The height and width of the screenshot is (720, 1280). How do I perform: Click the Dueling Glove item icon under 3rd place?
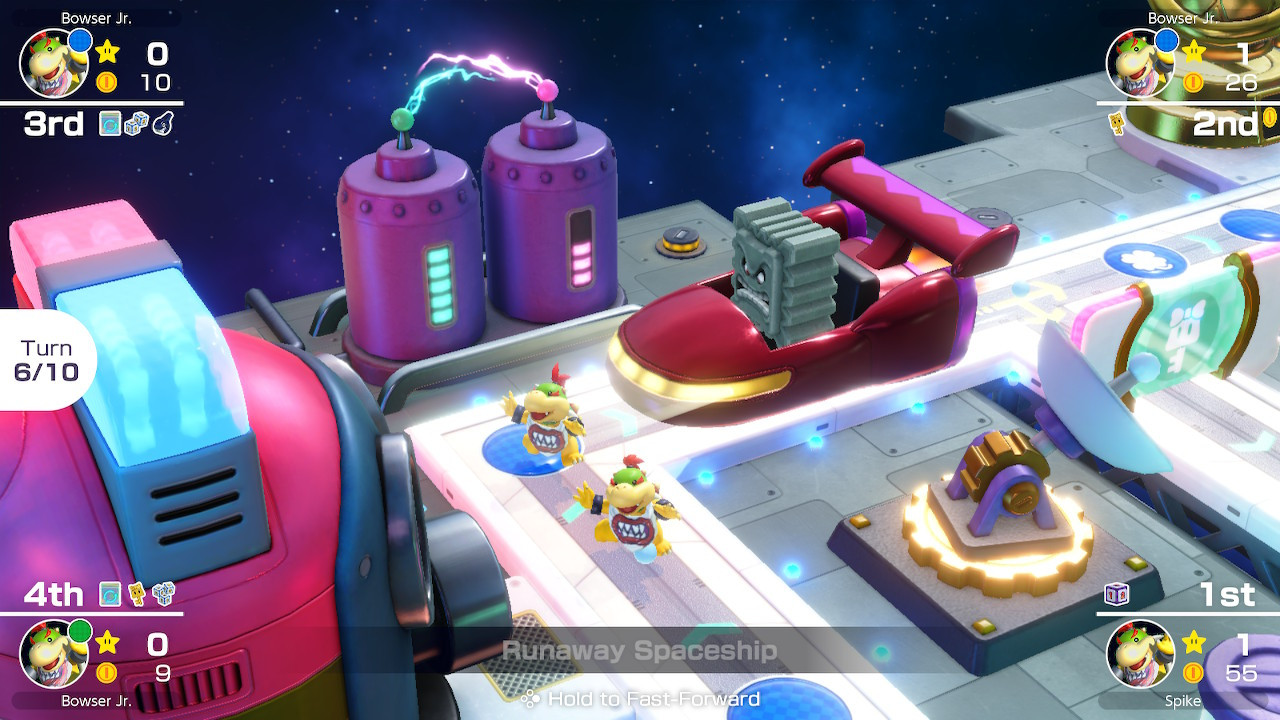click(x=162, y=123)
